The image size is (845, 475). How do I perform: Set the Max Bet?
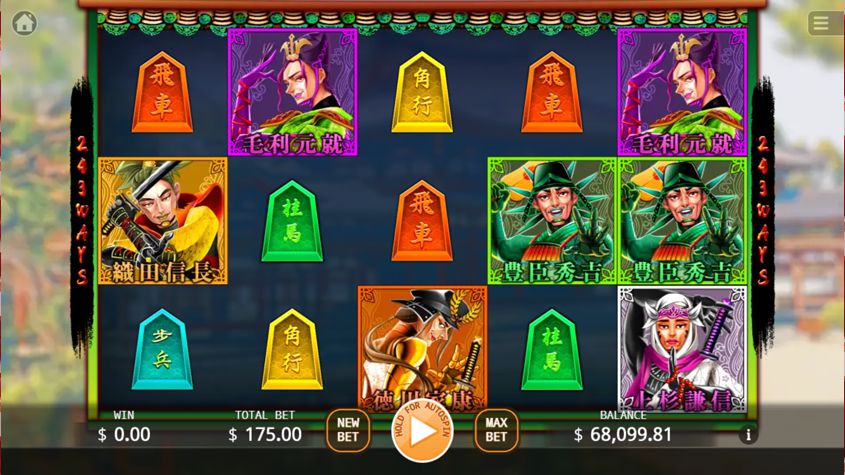[x=497, y=431]
